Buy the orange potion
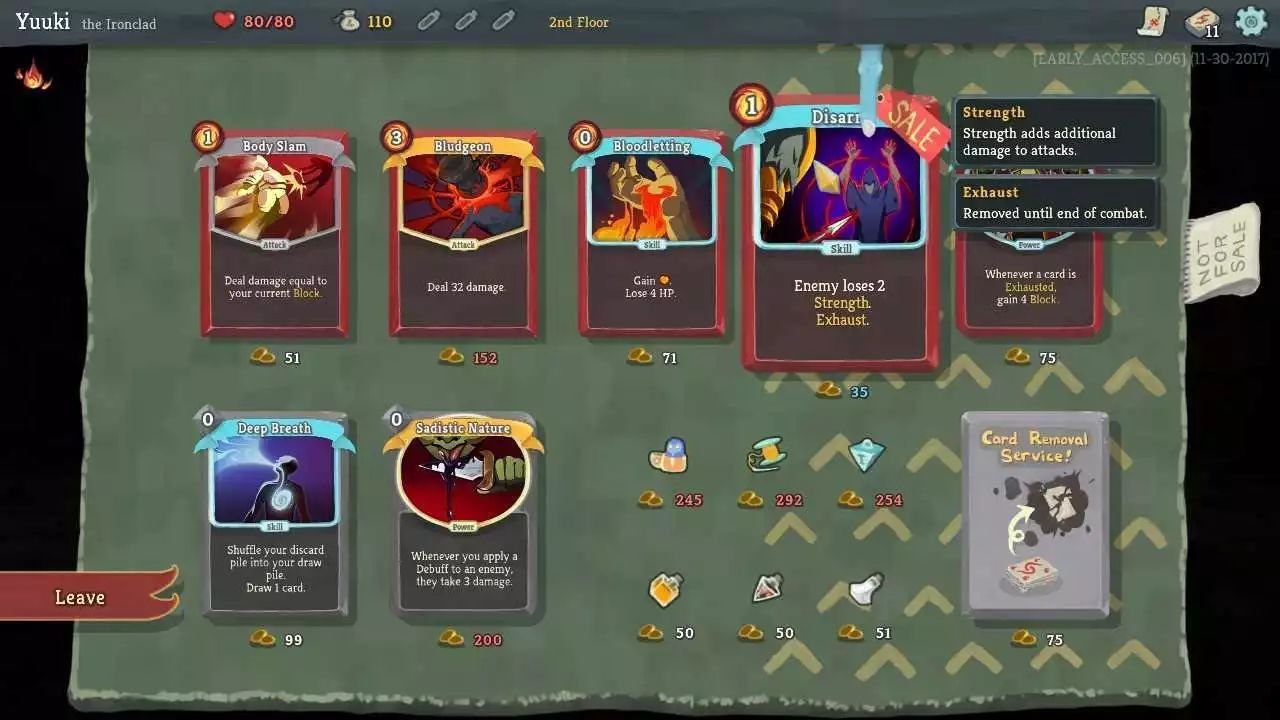1280x720 pixels. point(666,590)
